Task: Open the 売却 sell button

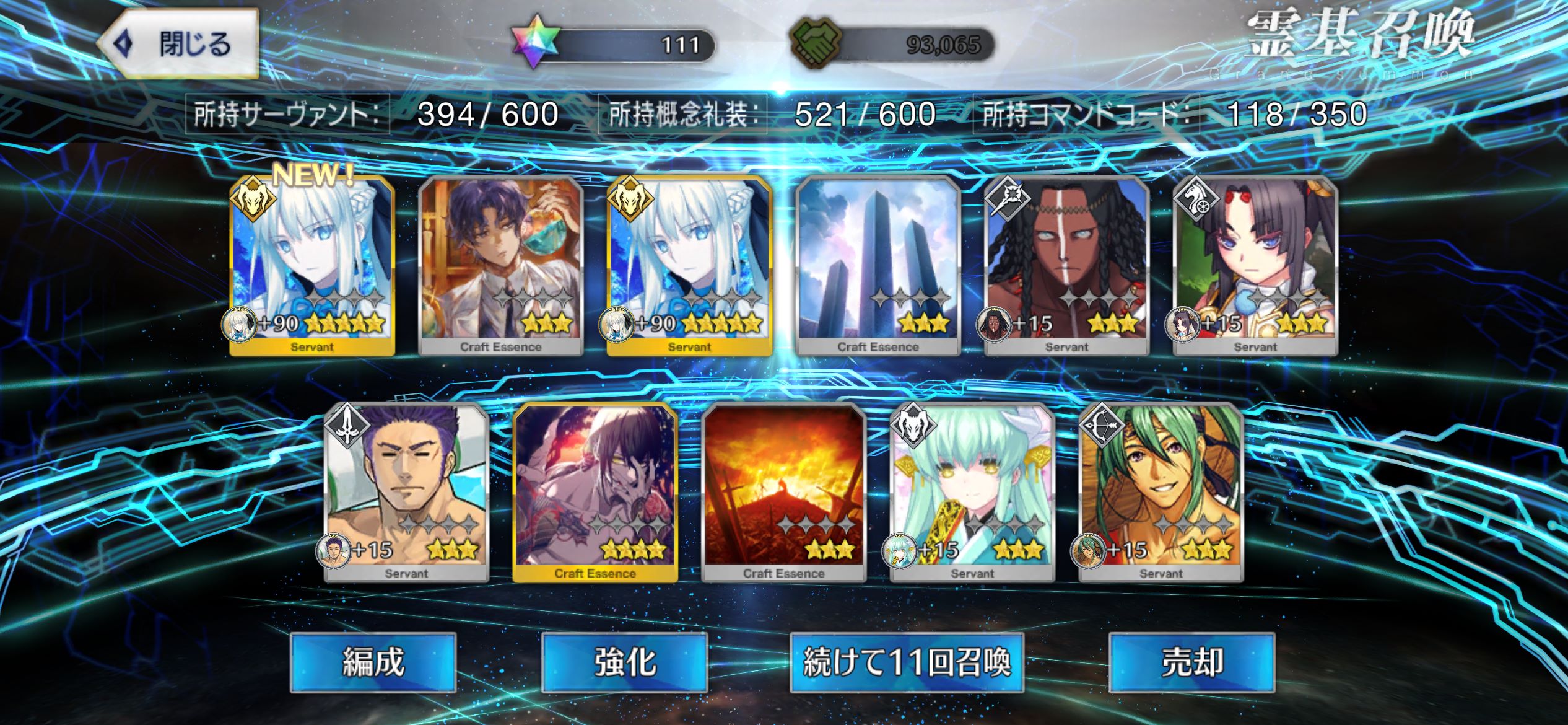Action: tap(1191, 662)
